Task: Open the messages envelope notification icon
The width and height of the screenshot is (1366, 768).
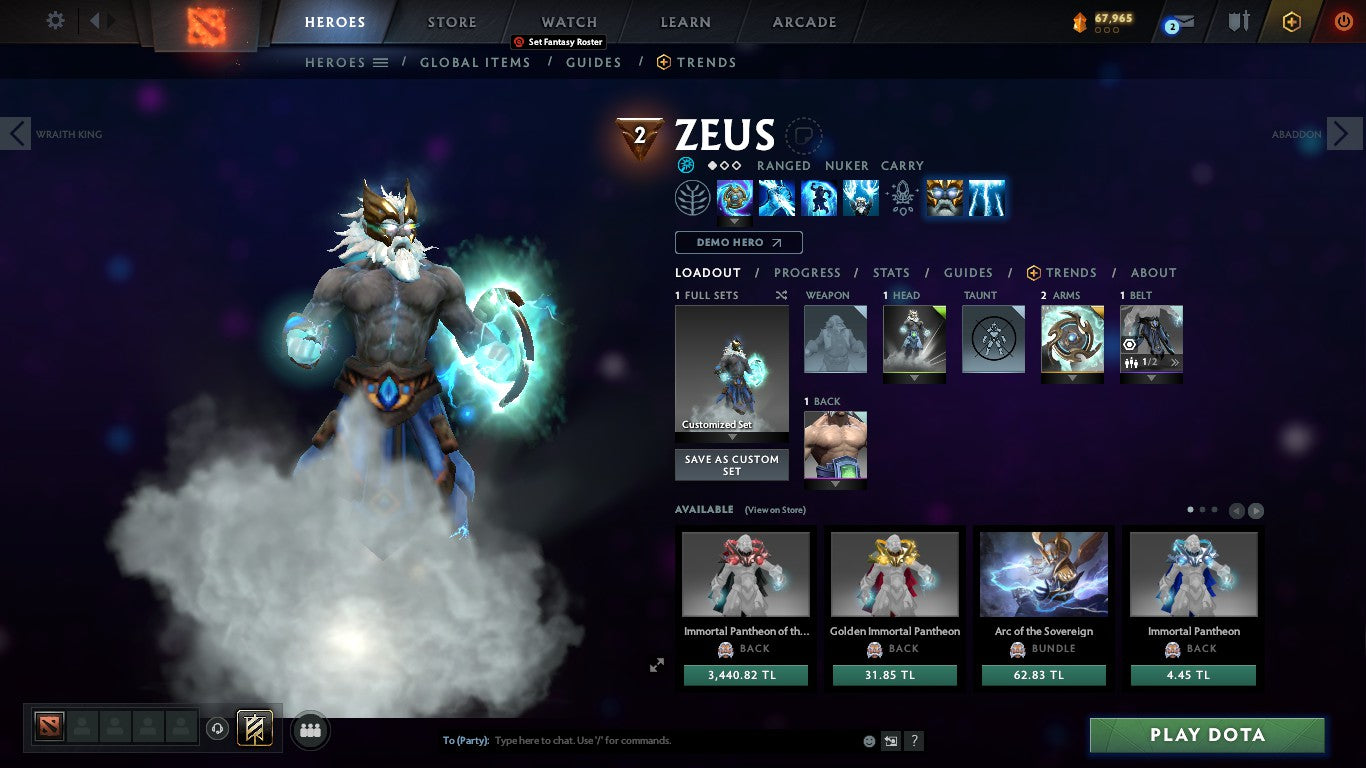Action: 1181,20
